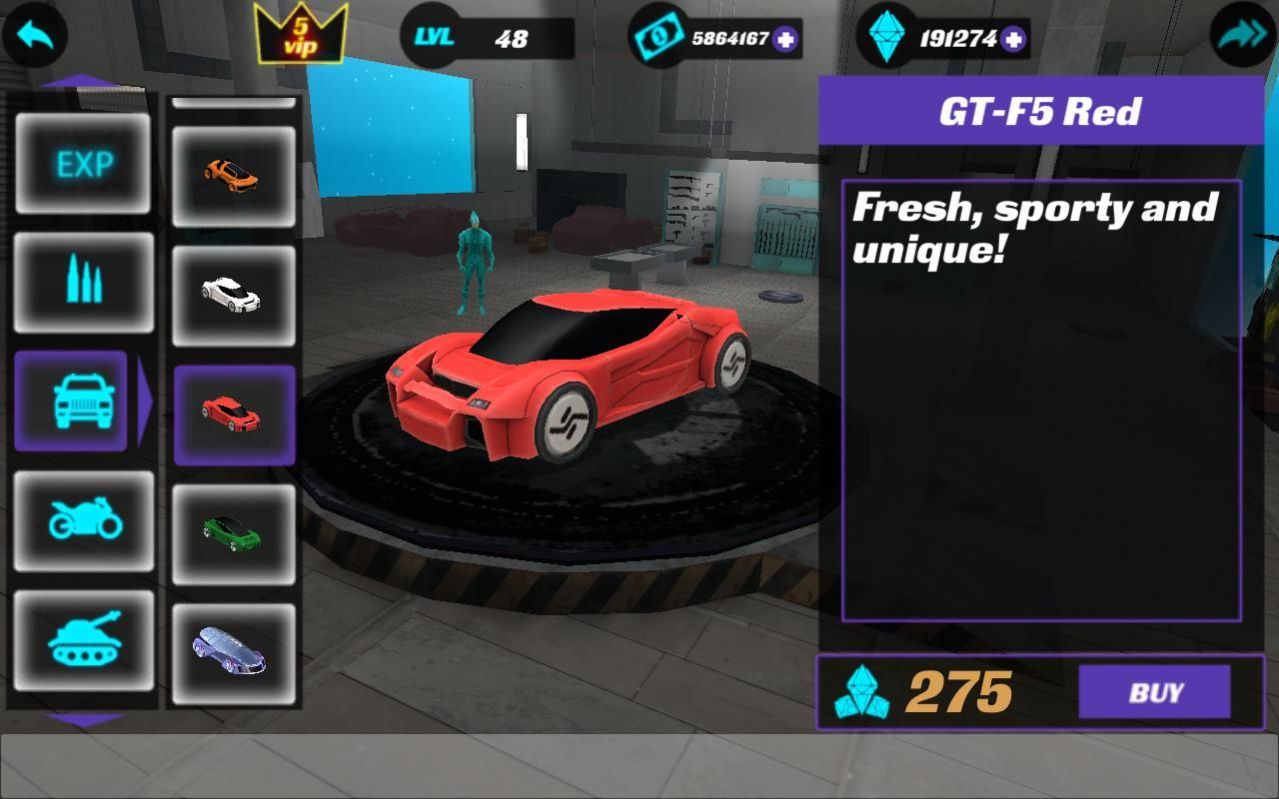The width and height of the screenshot is (1279, 799).
Task: Choose the silver futuristic car thumbnail
Action: click(x=233, y=653)
